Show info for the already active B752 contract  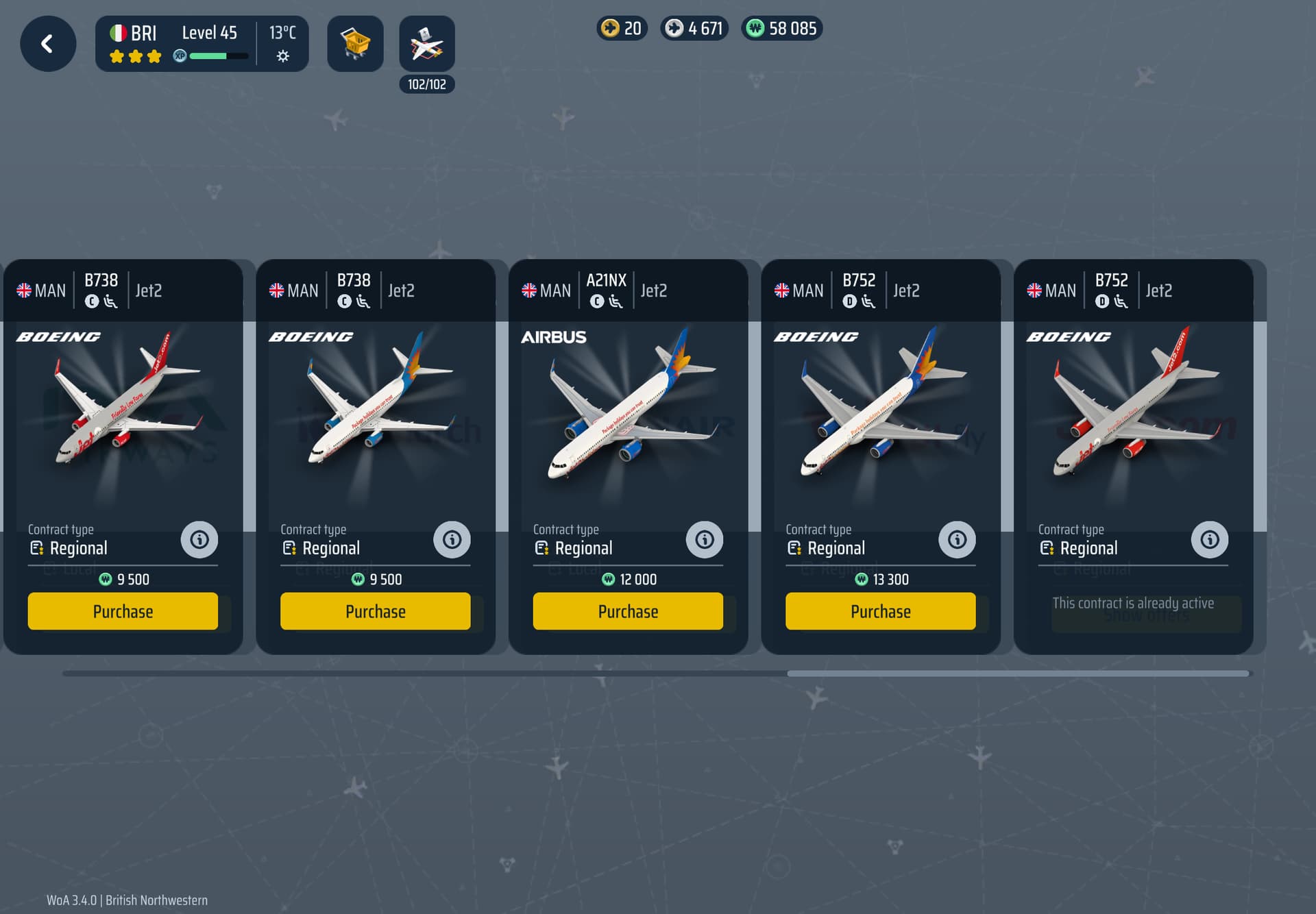1209,540
